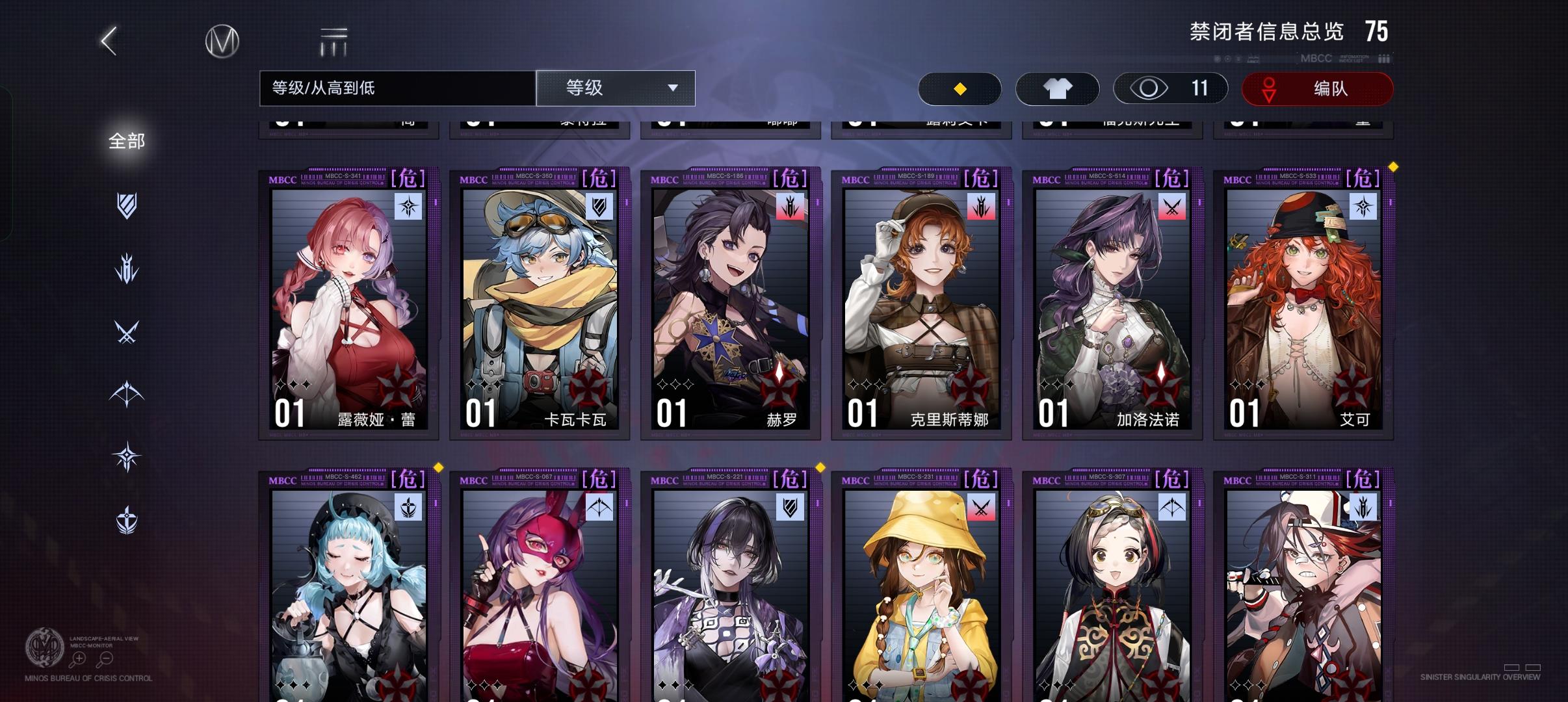
Task: Click the back arrow at top left
Action: click(x=108, y=40)
